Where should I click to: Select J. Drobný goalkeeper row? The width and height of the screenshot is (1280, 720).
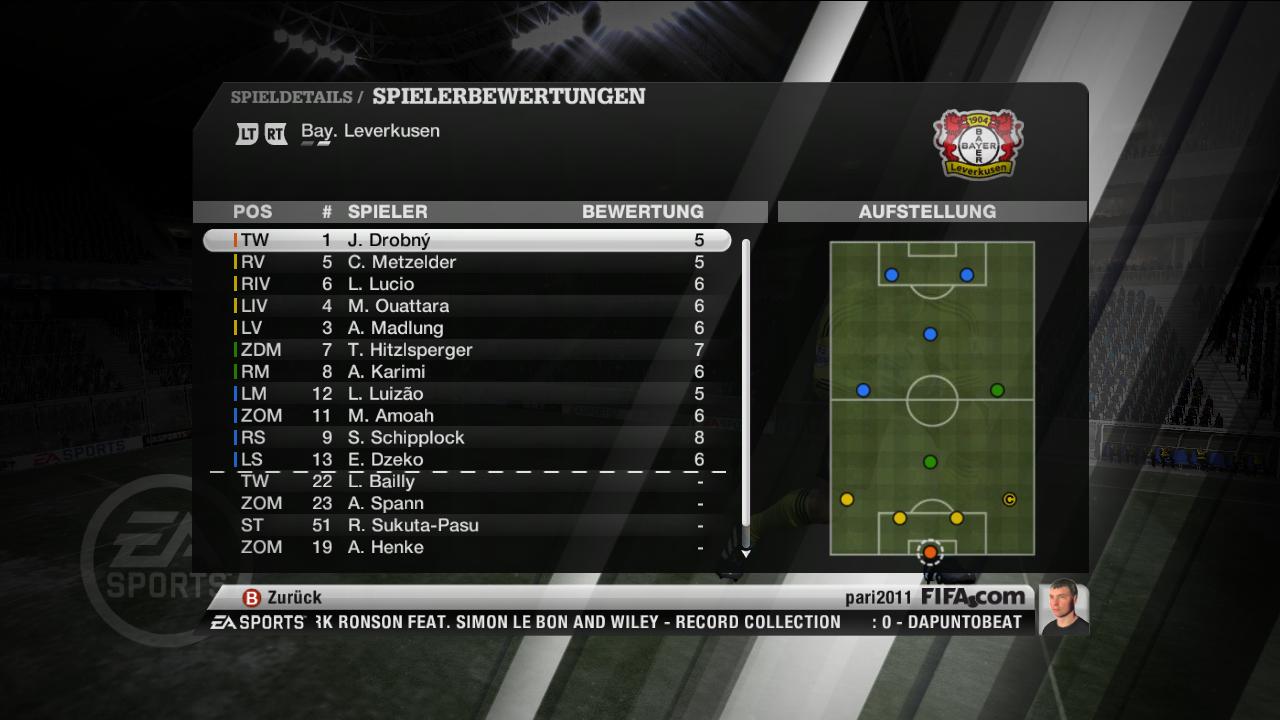coord(466,241)
